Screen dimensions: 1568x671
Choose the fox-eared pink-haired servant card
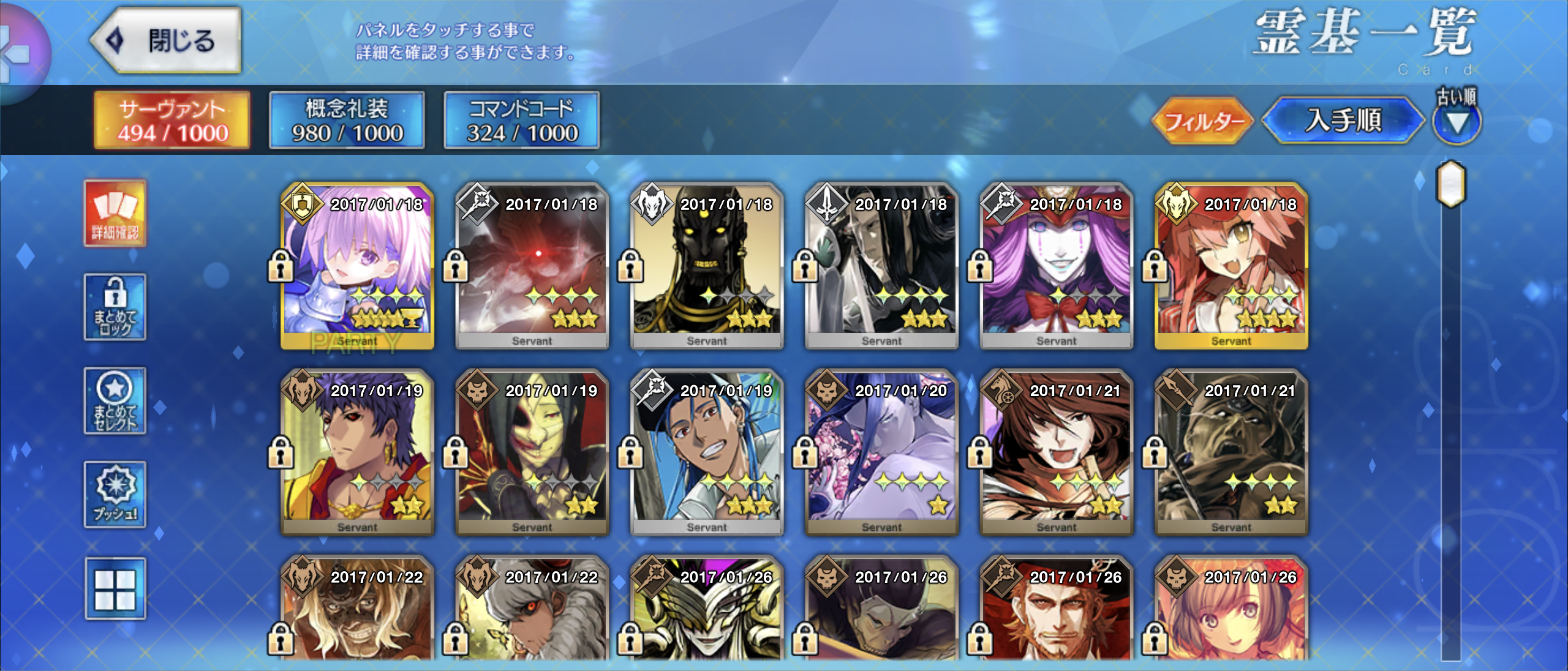pos(1231,266)
